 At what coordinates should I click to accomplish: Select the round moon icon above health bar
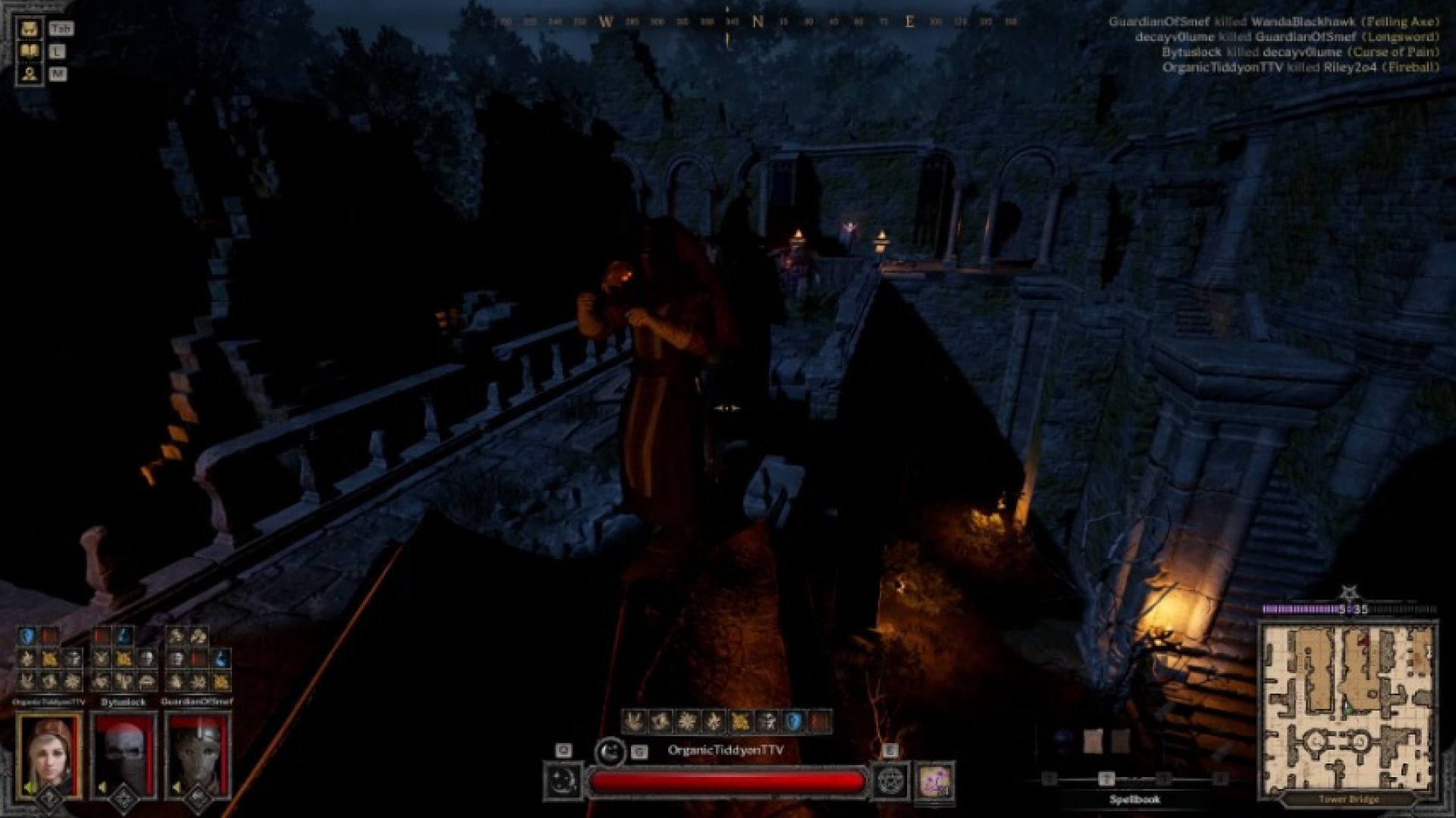click(x=609, y=751)
